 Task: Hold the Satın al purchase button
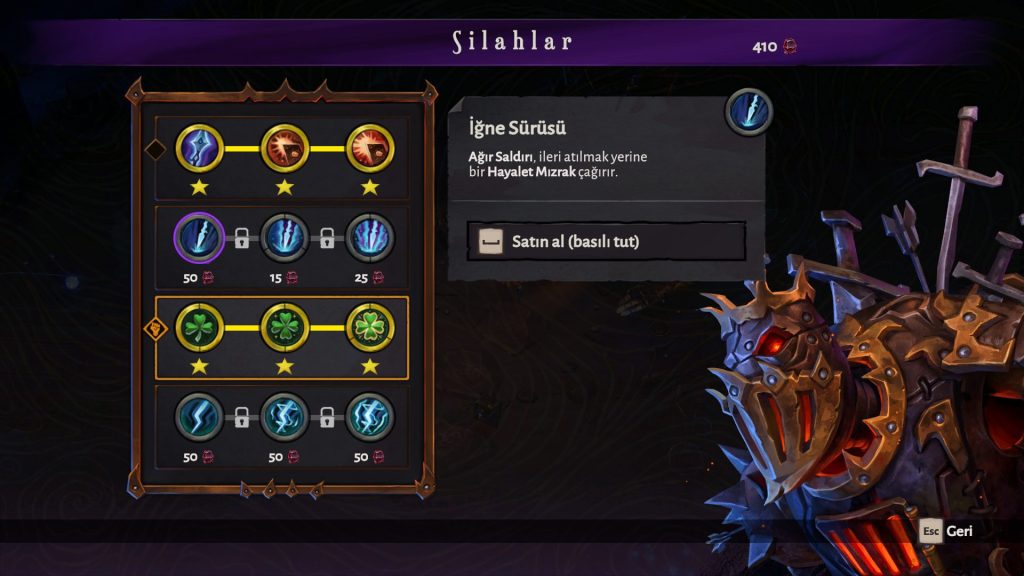tap(606, 241)
